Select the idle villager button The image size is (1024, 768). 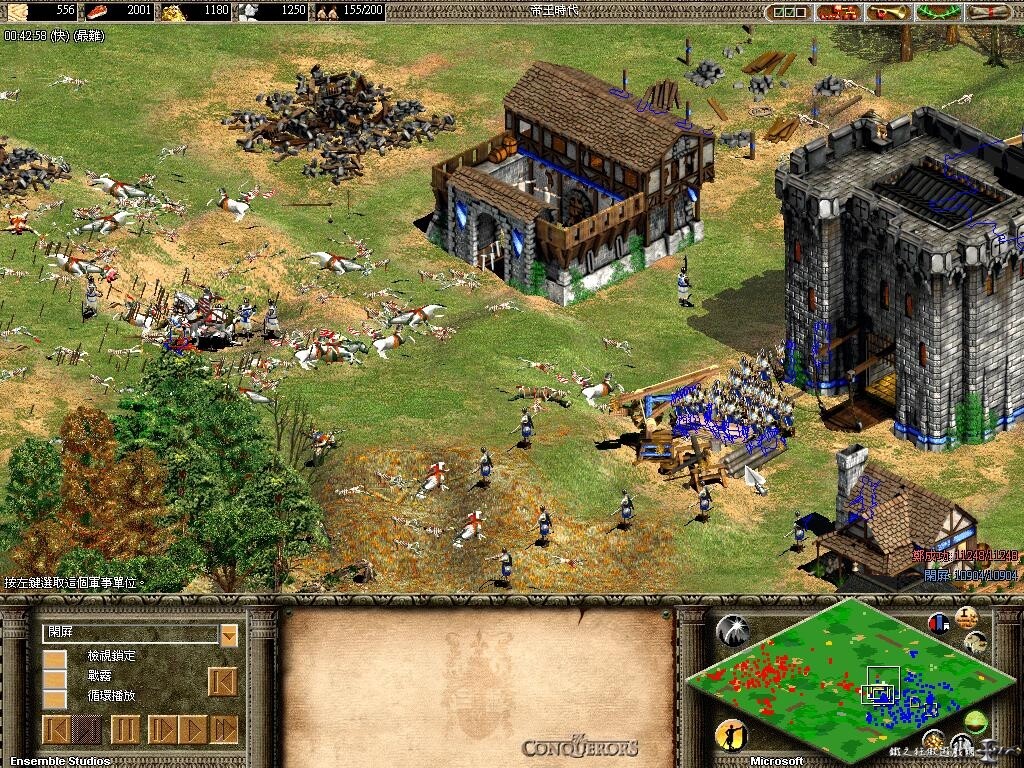(731, 737)
